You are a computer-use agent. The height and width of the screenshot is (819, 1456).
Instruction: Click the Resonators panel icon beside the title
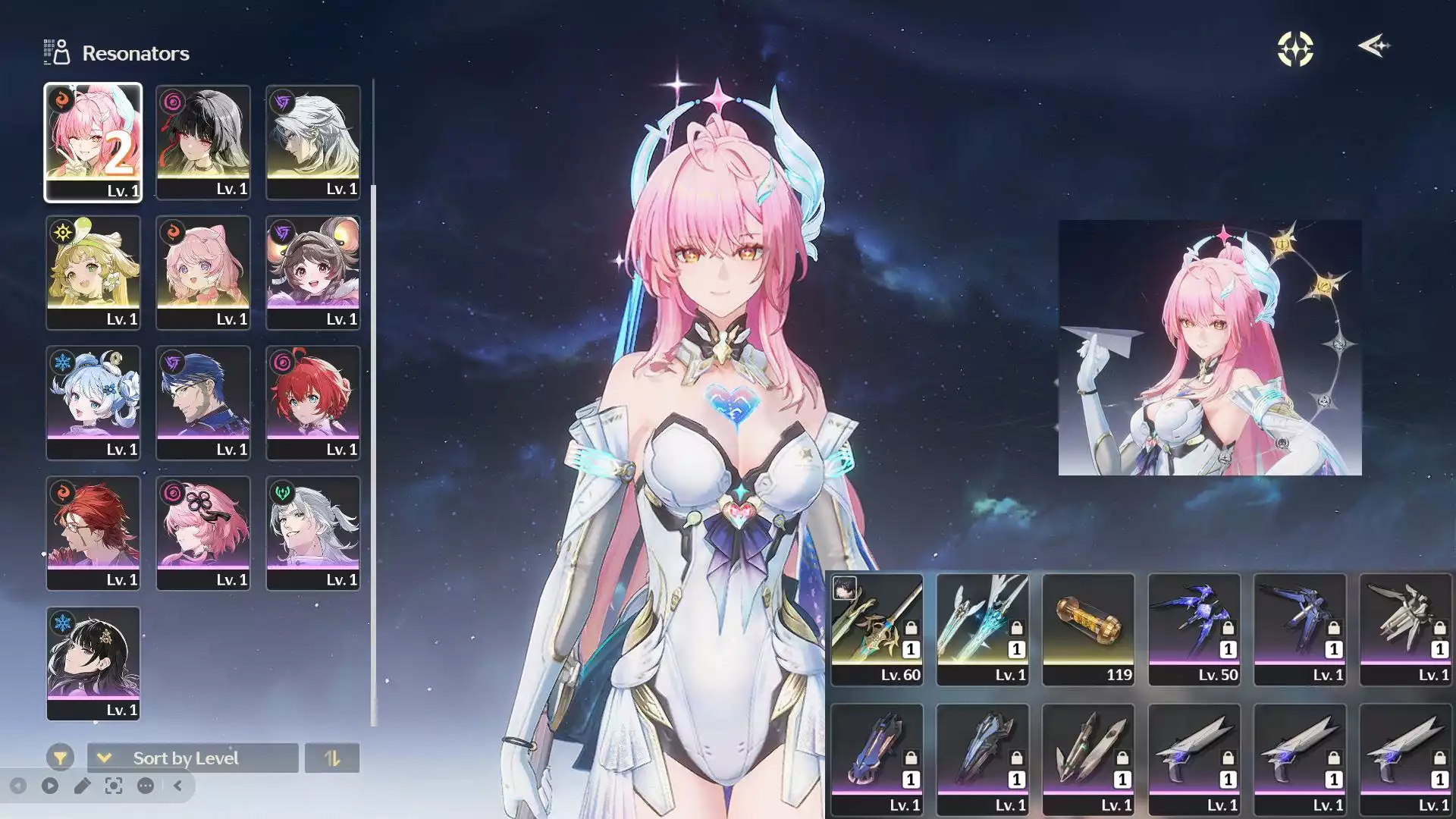pos(56,51)
